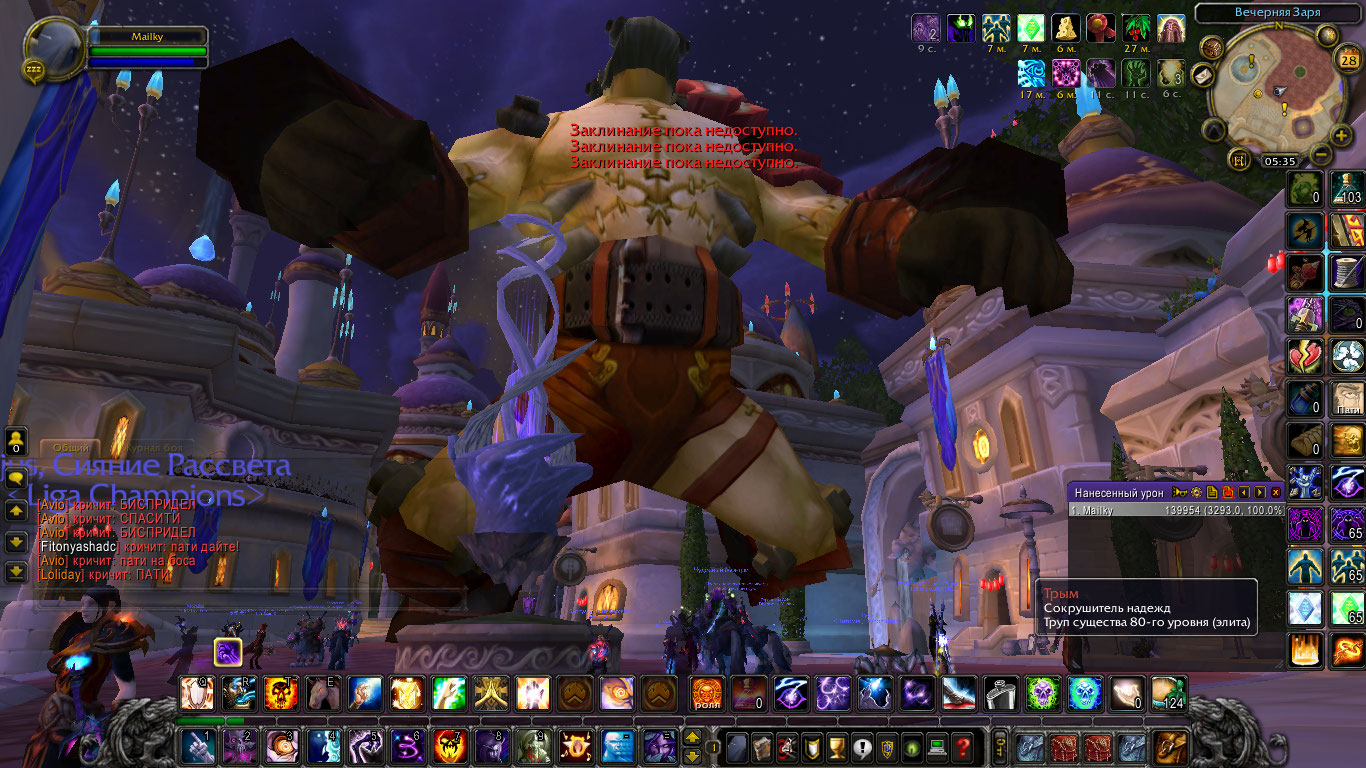
Task: Use the potion with 103 count
Action: pyautogui.click(x=1347, y=188)
